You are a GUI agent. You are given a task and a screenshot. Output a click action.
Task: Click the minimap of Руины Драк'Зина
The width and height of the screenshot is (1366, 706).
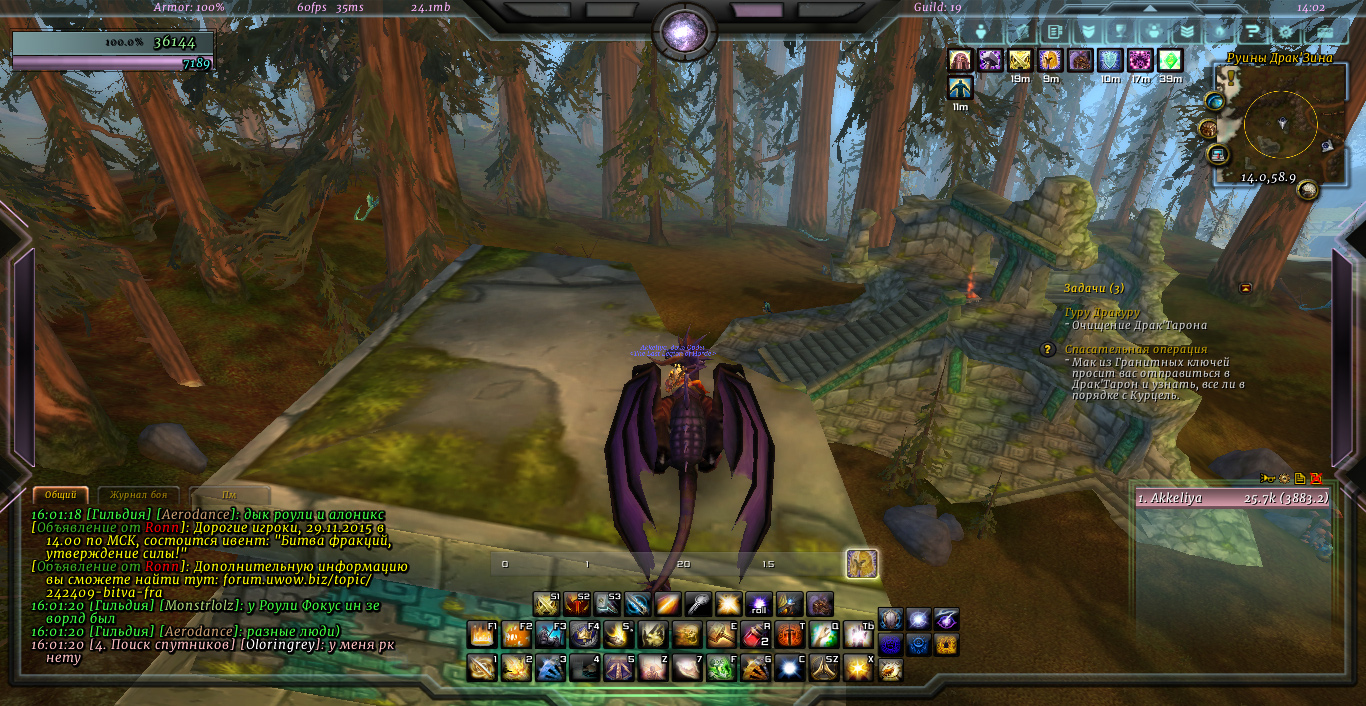[x=1280, y=124]
